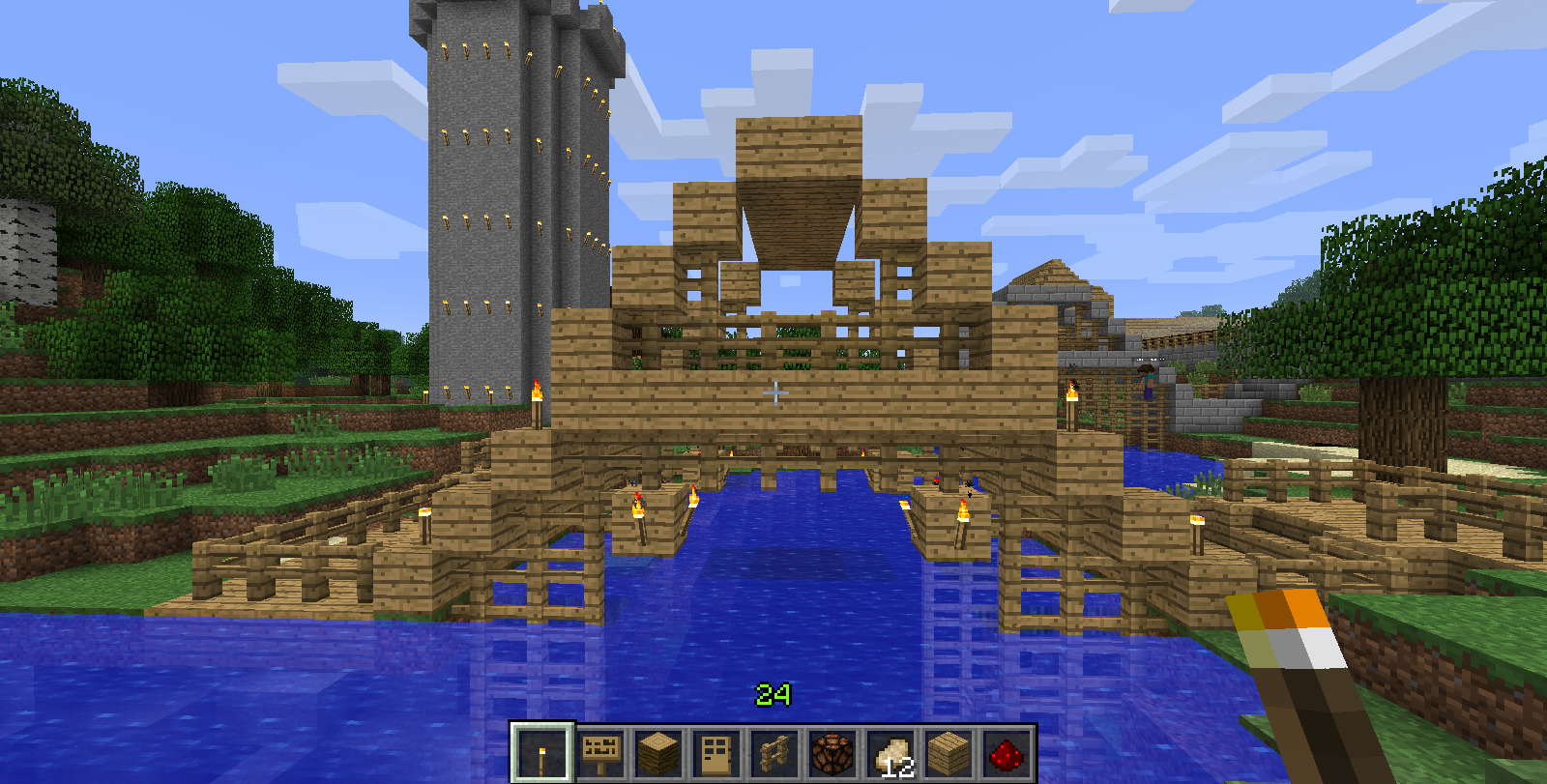Screen dimensions: 1547x784
Task: Choose the wooden sign slot
Action: (600, 753)
